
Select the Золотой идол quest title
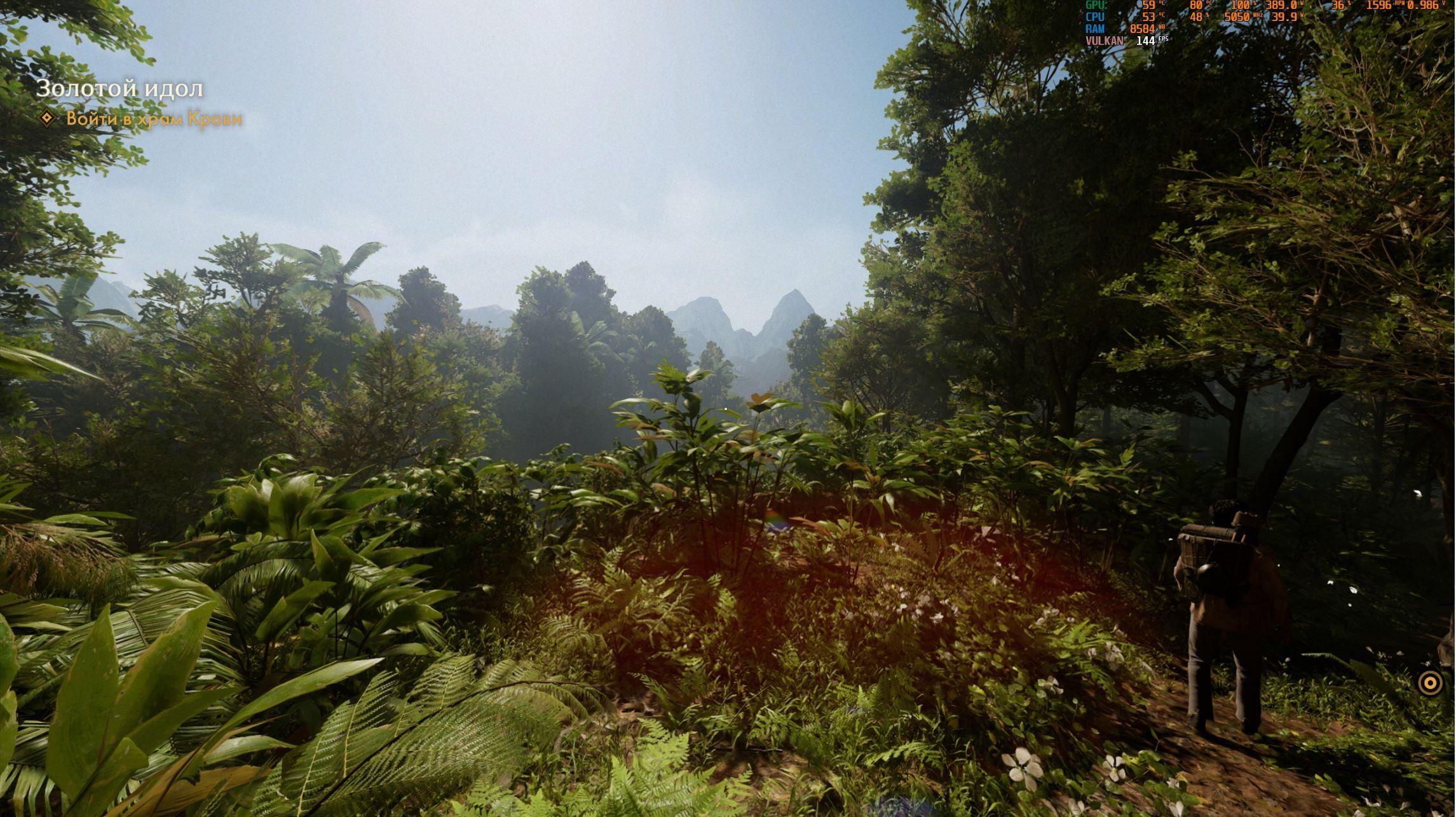(119, 88)
